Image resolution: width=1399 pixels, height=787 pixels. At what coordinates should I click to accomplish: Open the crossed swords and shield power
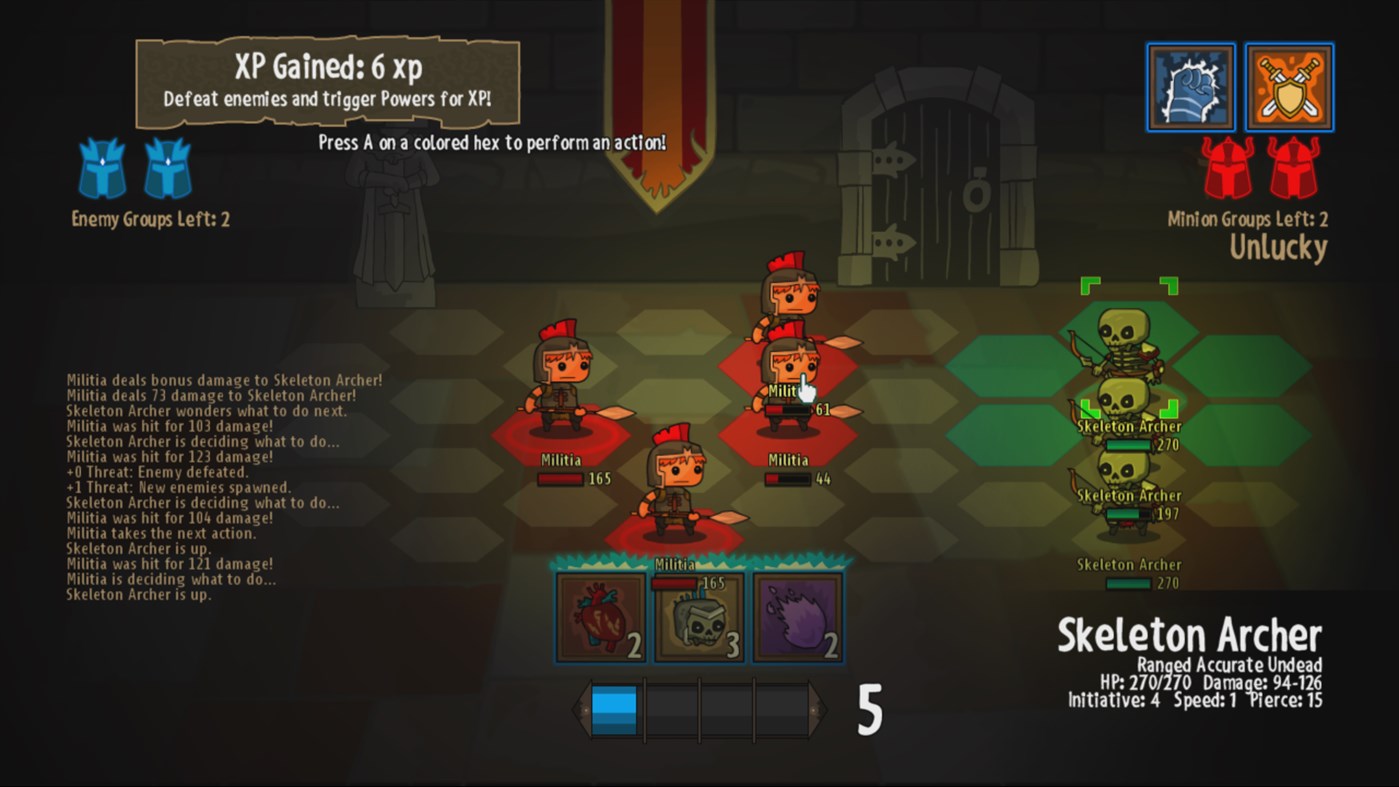[x=1289, y=87]
